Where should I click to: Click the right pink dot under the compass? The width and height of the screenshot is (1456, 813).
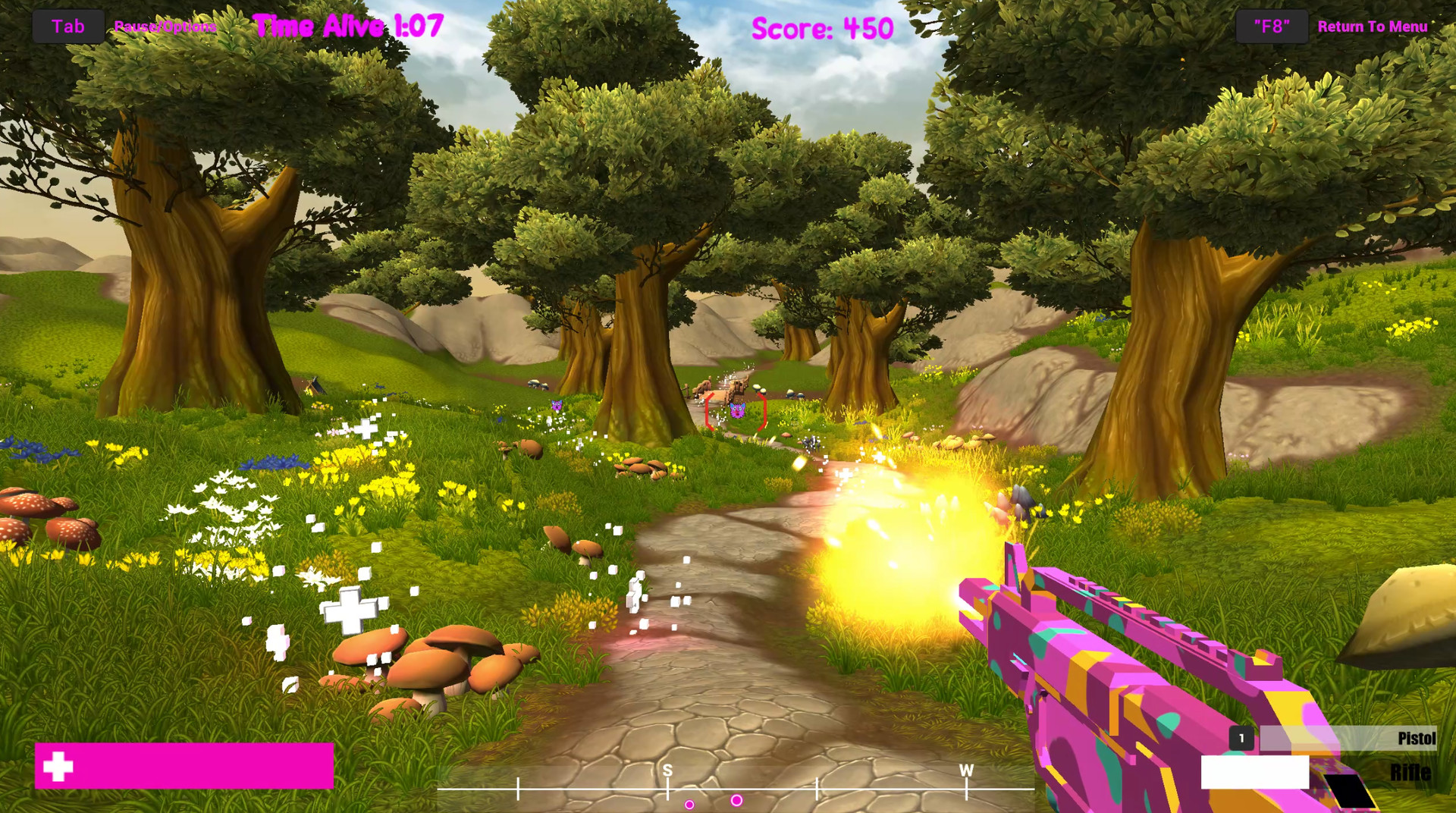735,799
